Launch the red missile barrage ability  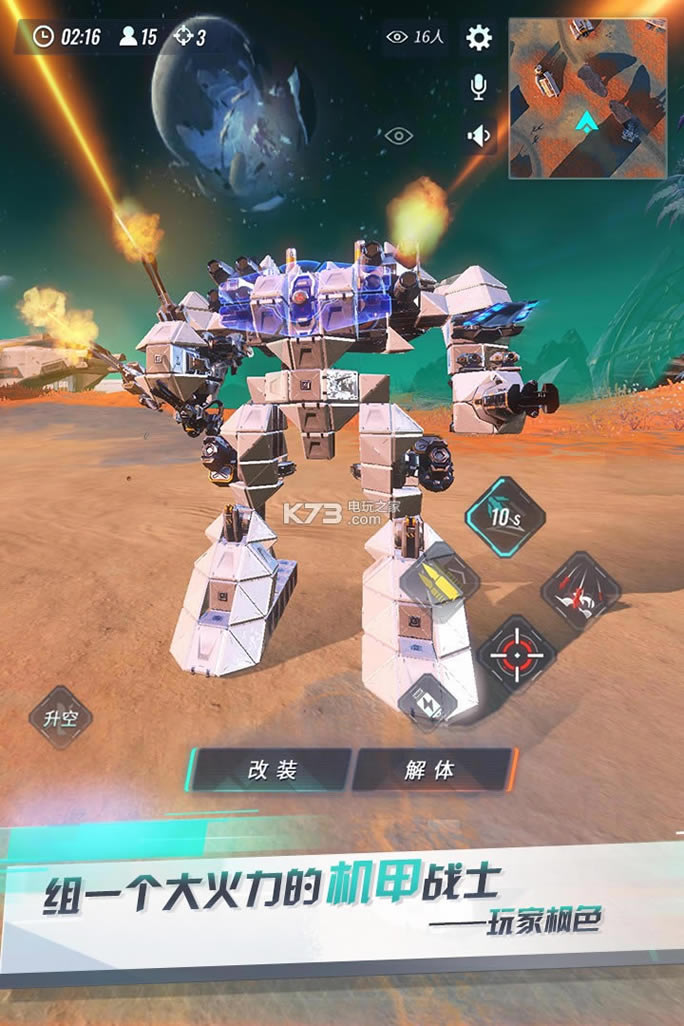[x=581, y=591]
